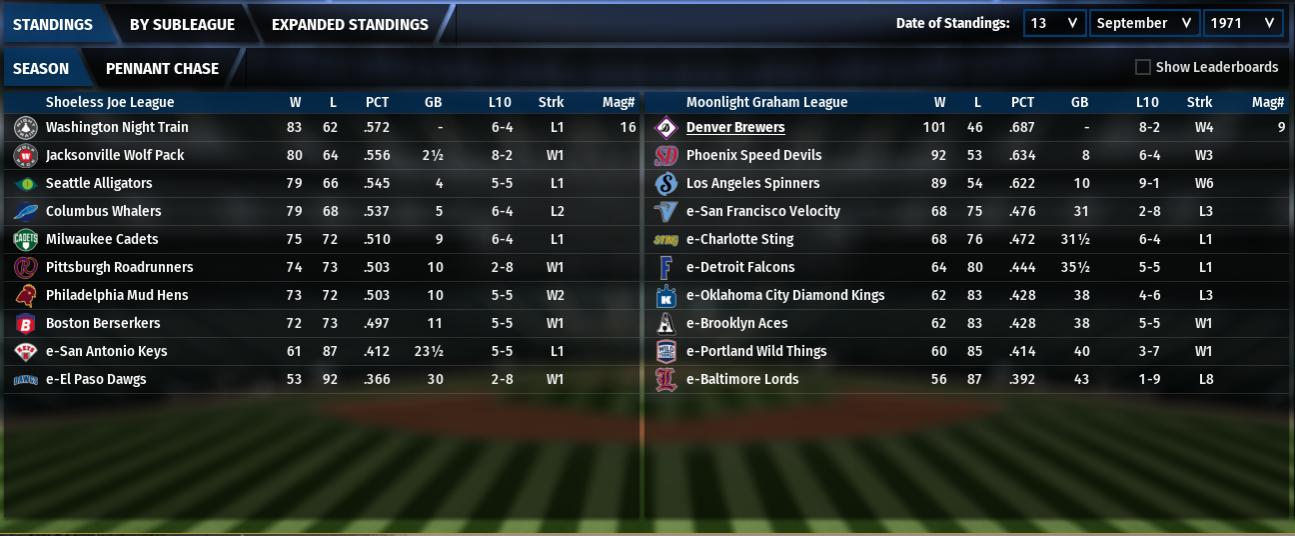Open Jacksonville Wolf Pack team link
Screen dimensions: 1295x536
[115, 155]
